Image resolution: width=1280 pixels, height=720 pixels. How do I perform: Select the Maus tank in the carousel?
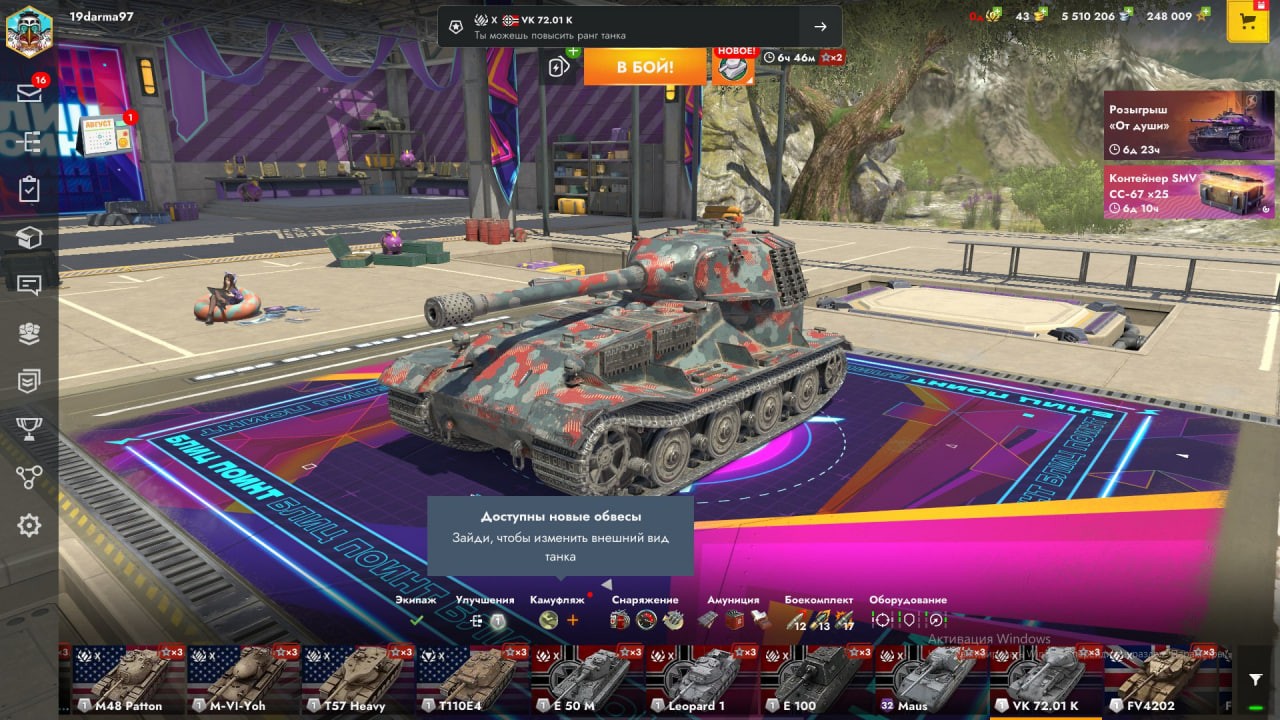click(931, 680)
